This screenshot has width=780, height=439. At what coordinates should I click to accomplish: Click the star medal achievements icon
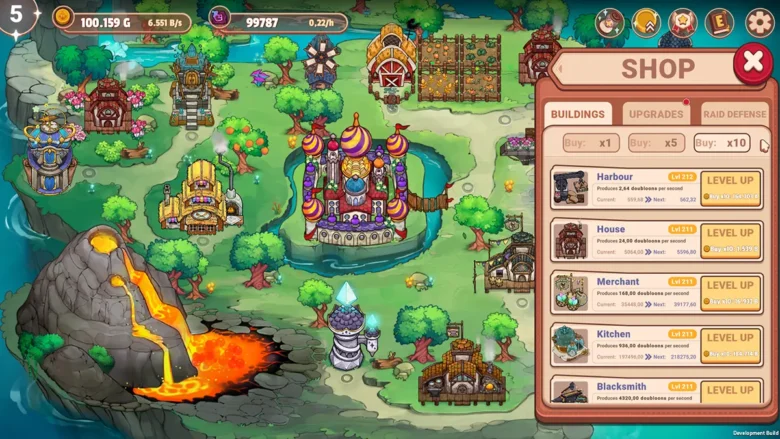click(x=683, y=22)
